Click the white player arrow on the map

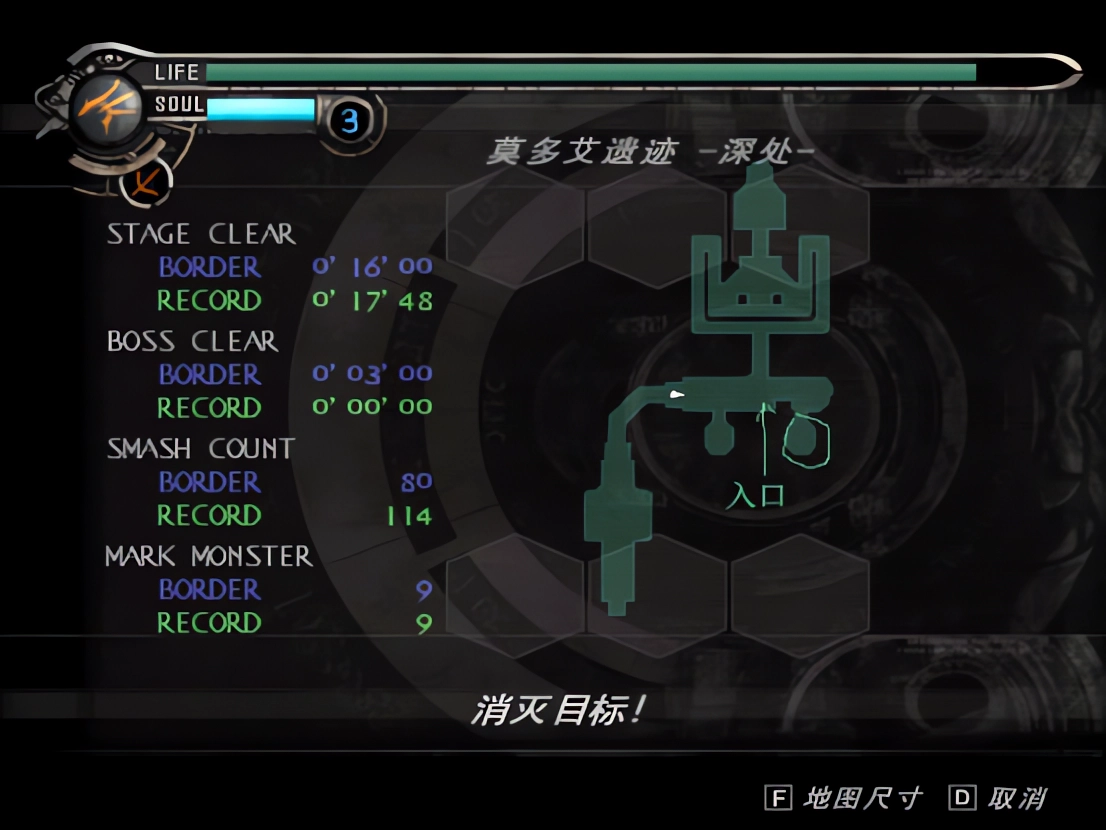677,395
